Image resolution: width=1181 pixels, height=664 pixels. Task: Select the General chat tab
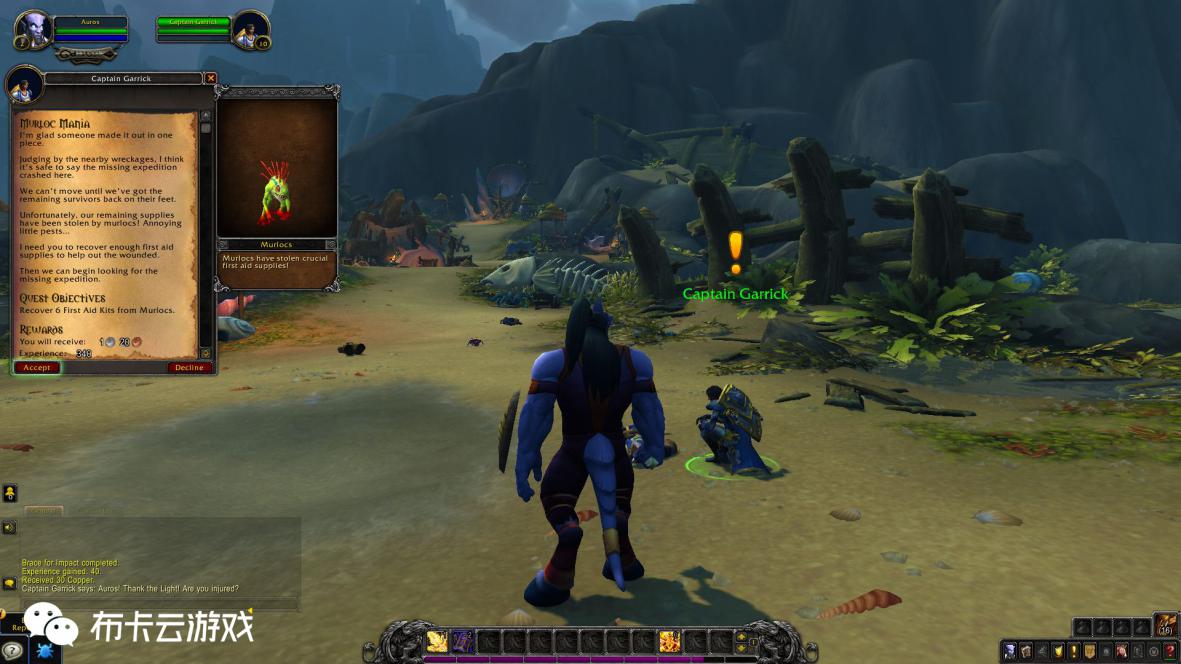(43, 511)
